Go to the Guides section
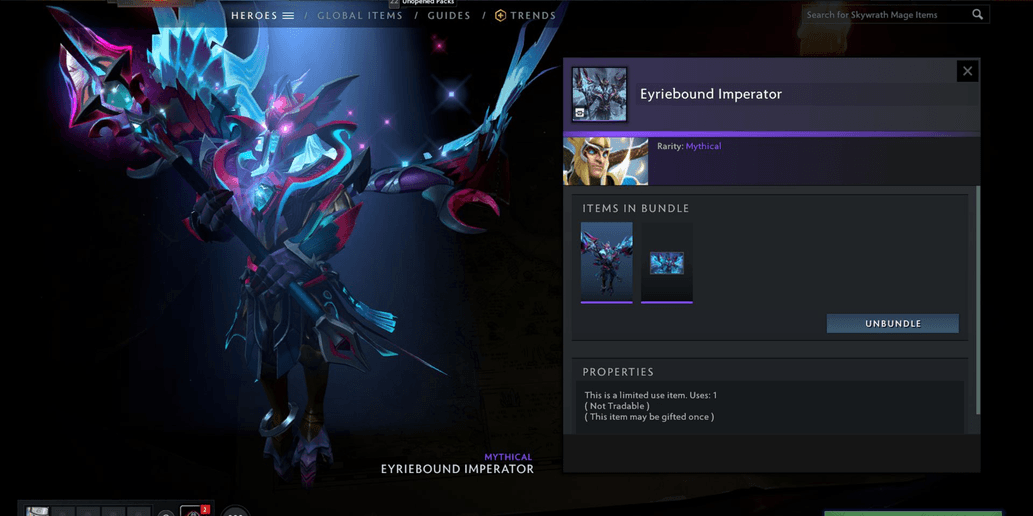Viewport: 1033px width, 516px height. 449,16
